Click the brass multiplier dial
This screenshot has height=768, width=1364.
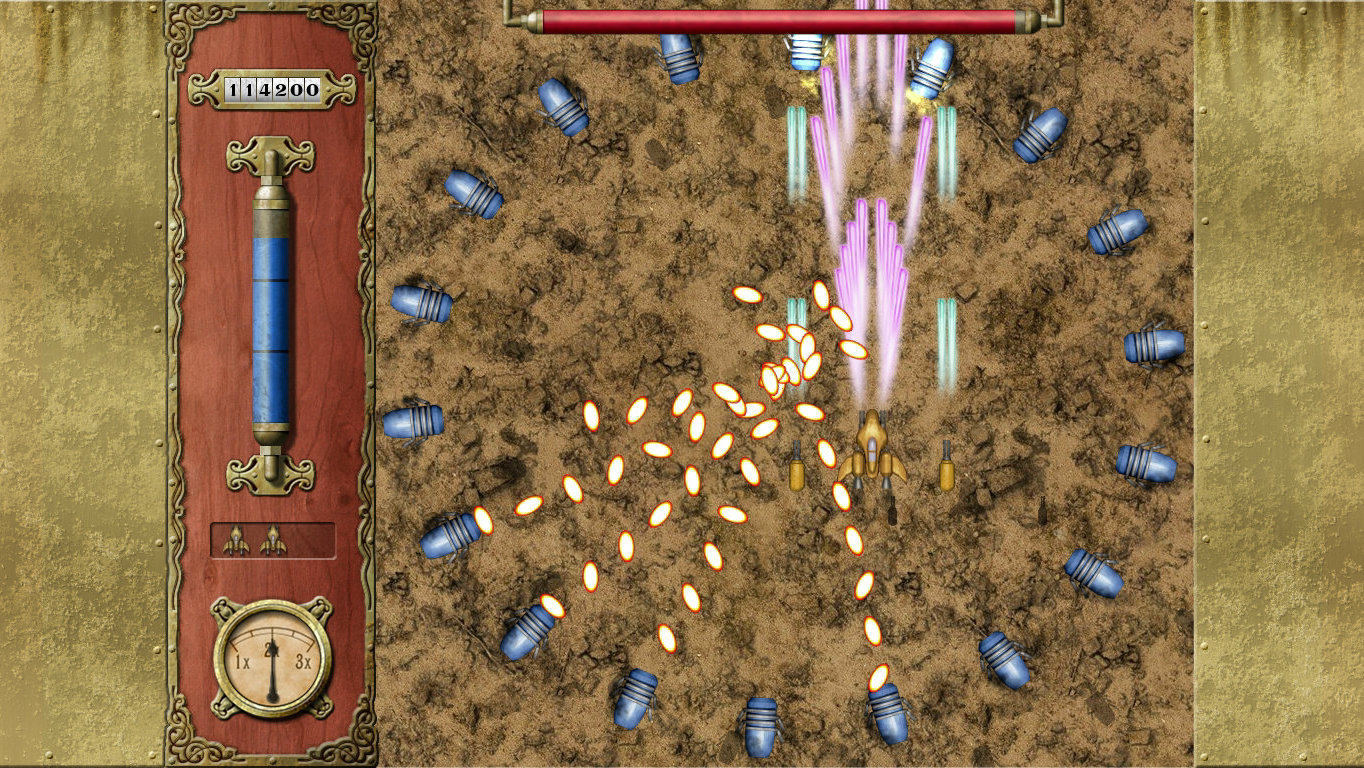pyautogui.click(x=270, y=660)
